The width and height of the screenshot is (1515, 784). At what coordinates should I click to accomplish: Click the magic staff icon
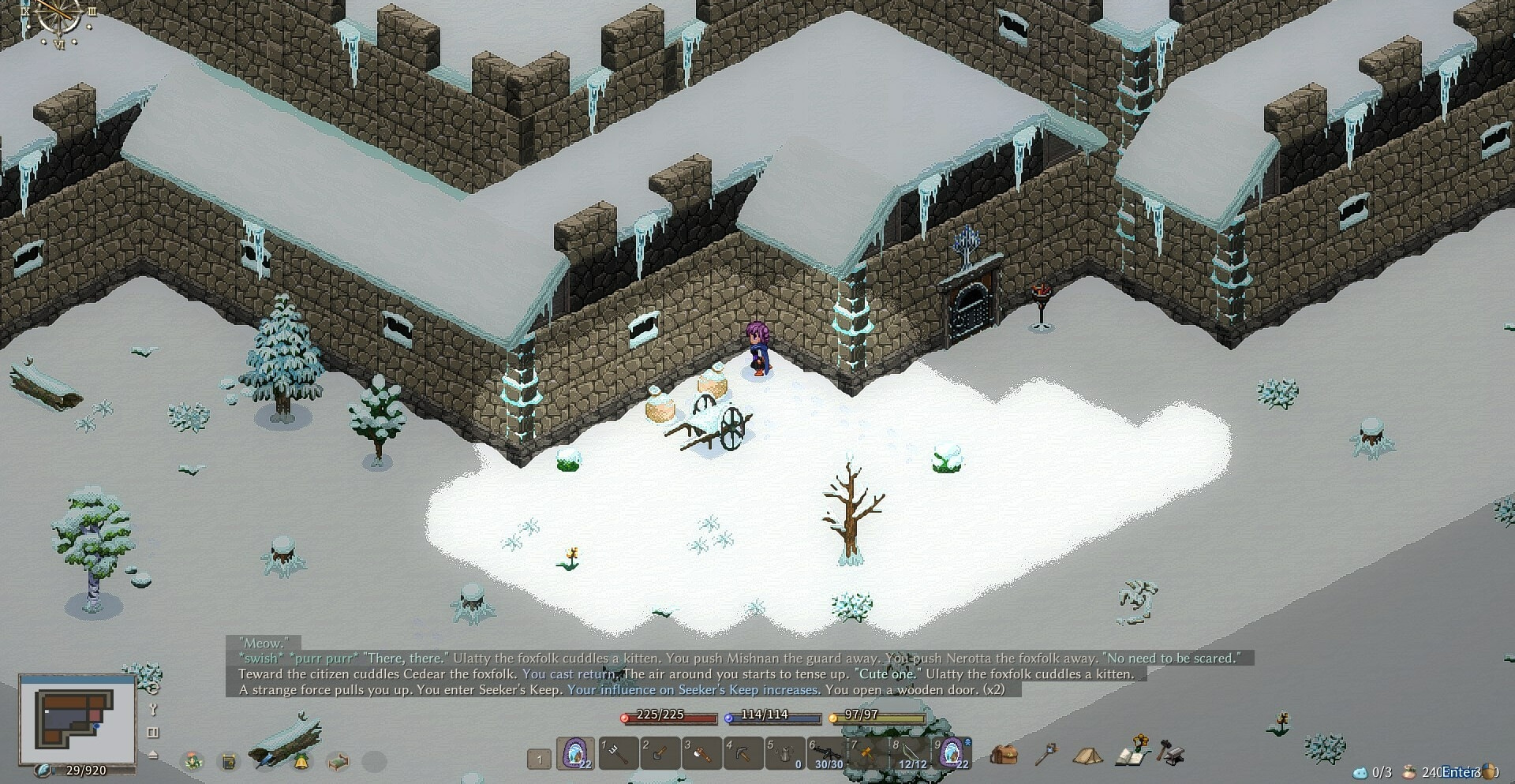(1046, 754)
